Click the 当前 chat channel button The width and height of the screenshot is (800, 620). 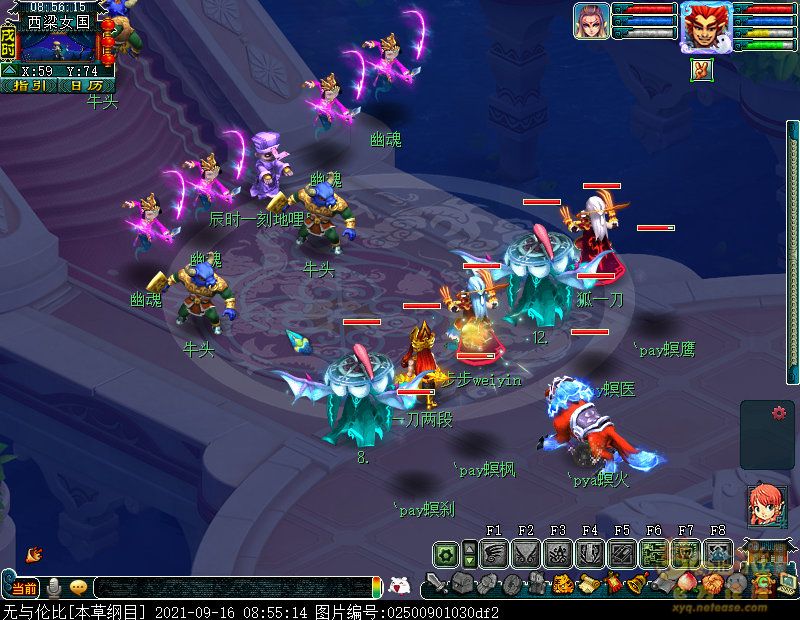click(24, 587)
